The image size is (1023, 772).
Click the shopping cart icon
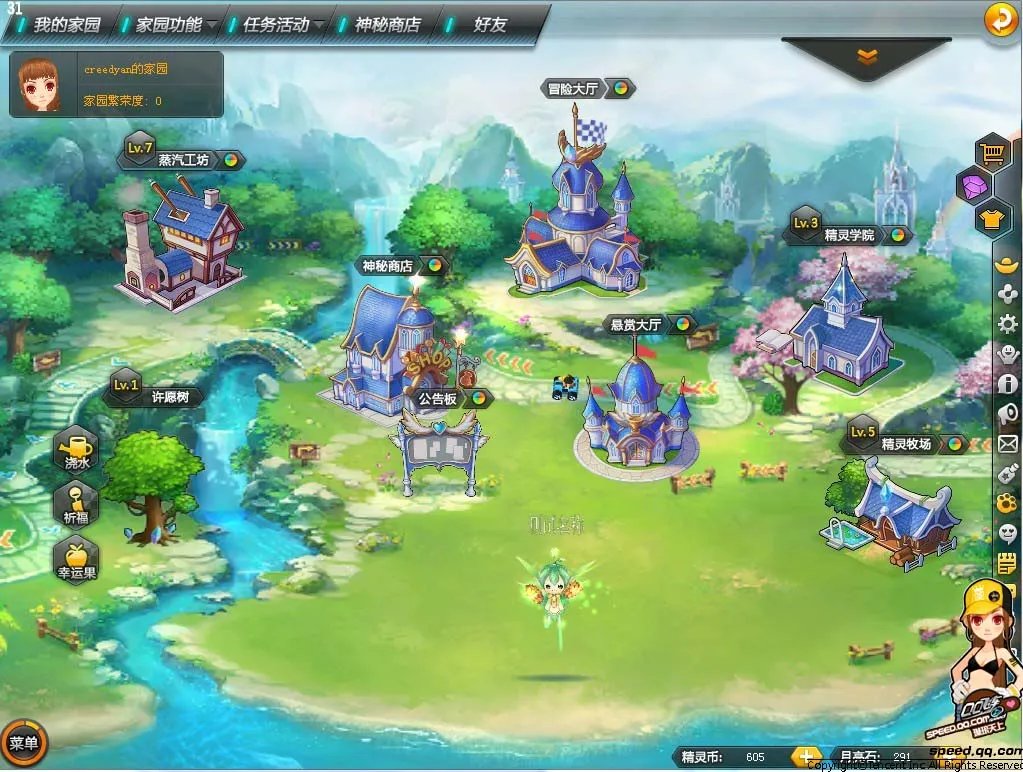tap(992, 153)
